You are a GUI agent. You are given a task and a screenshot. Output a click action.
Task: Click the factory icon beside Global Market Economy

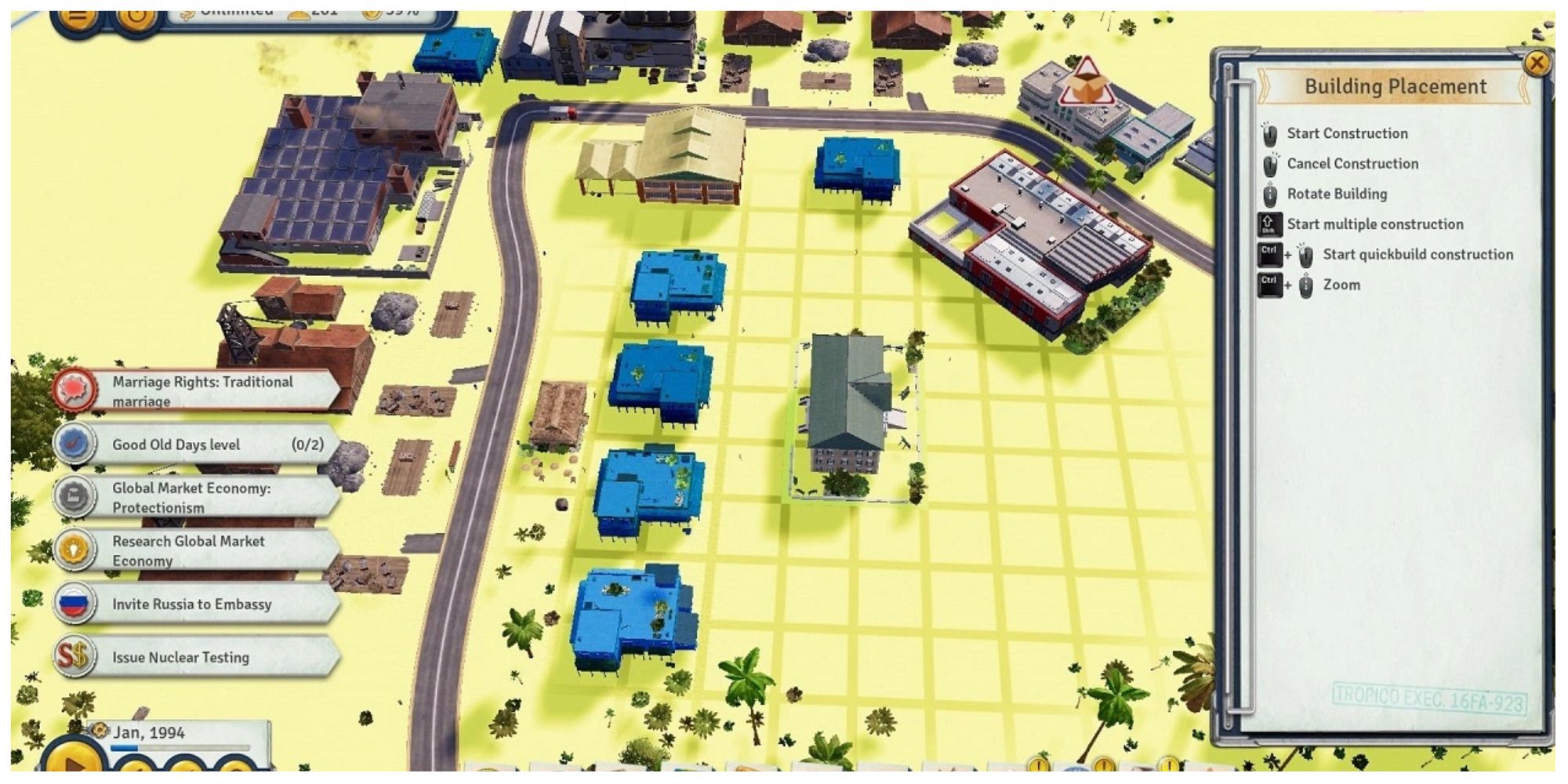click(x=74, y=497)
